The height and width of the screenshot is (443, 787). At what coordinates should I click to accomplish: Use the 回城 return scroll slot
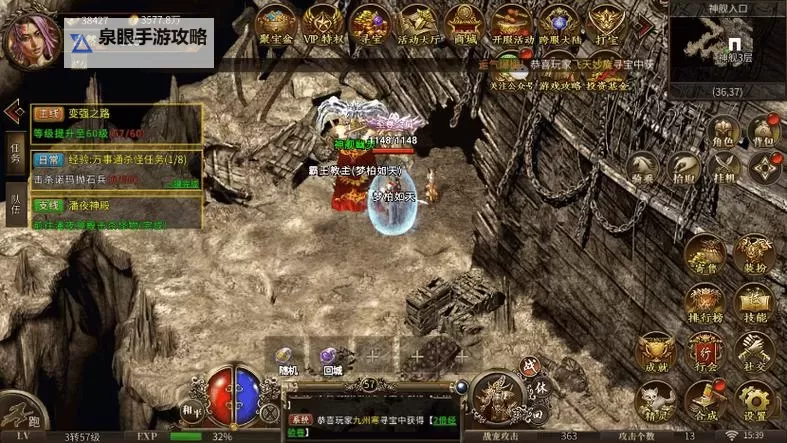(332, 357)
